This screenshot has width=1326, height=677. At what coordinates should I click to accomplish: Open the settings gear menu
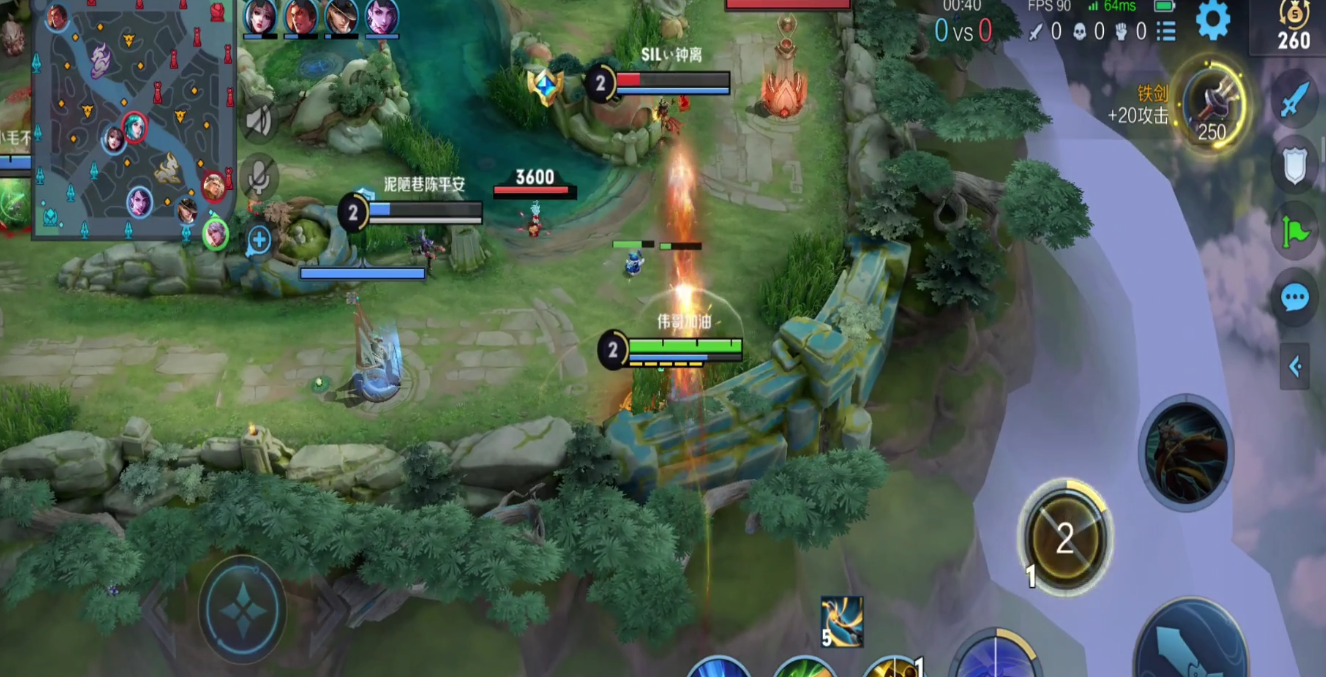click(x=1212, y=20)
